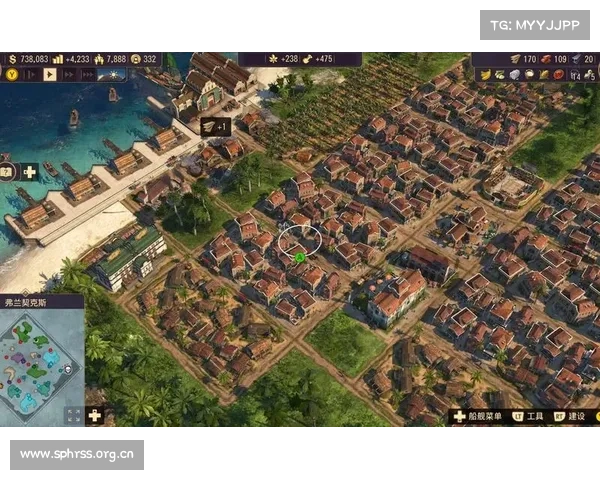Open the sun day-cycle icon
600x480 pixels.
tap(112, 74)
